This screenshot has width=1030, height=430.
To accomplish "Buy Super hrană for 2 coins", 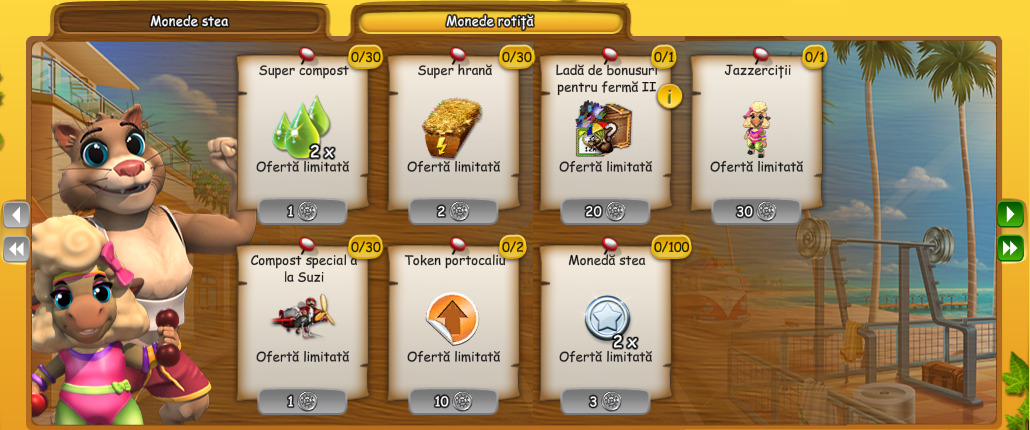I will 453,211.
